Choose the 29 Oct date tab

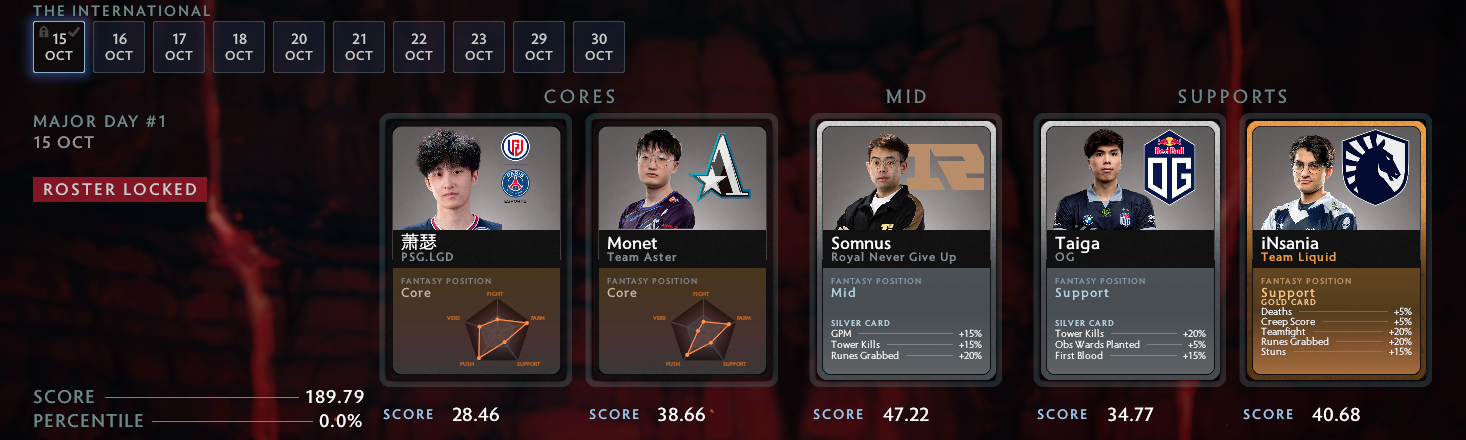coord(539,48)
